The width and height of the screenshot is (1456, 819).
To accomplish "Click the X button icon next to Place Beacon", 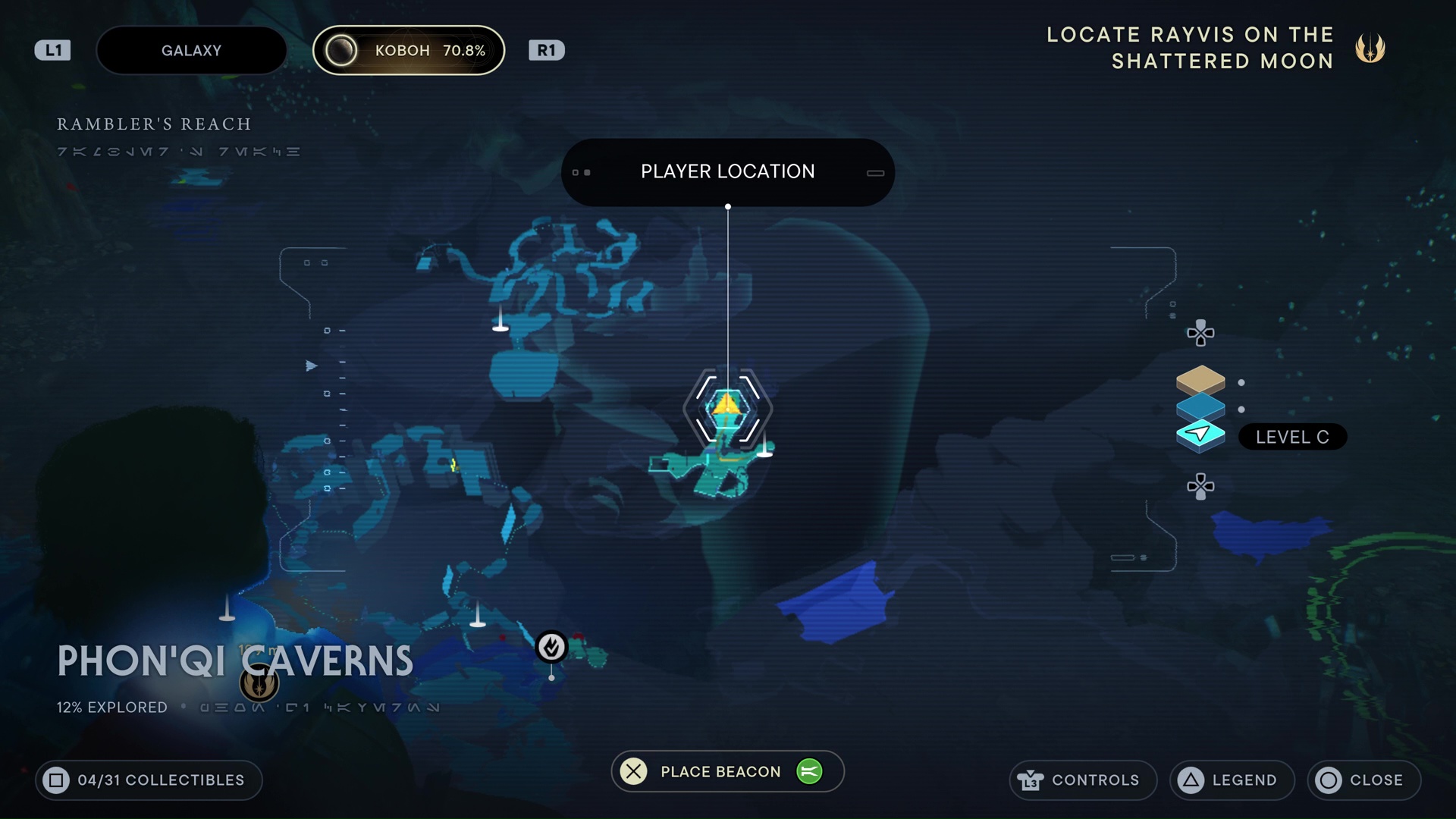I will (x=634, y=771).
